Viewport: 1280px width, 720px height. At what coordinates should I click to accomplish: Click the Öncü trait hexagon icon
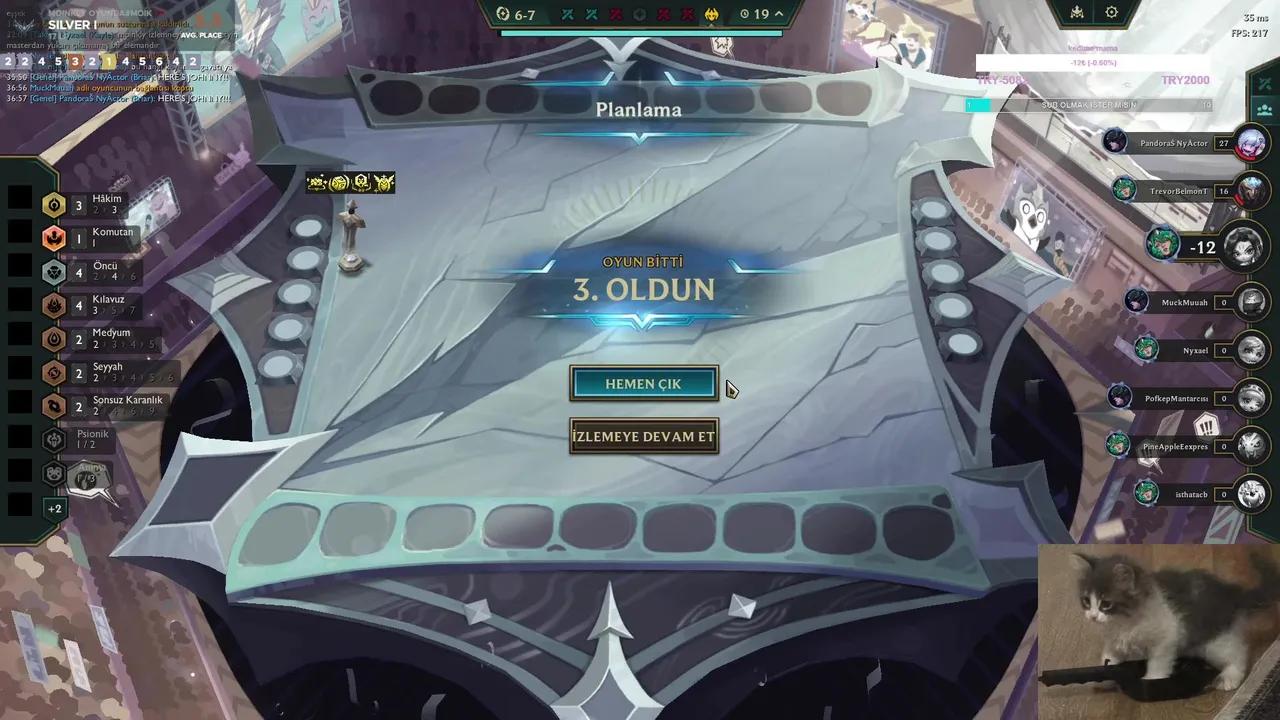[x=54, y=271]
